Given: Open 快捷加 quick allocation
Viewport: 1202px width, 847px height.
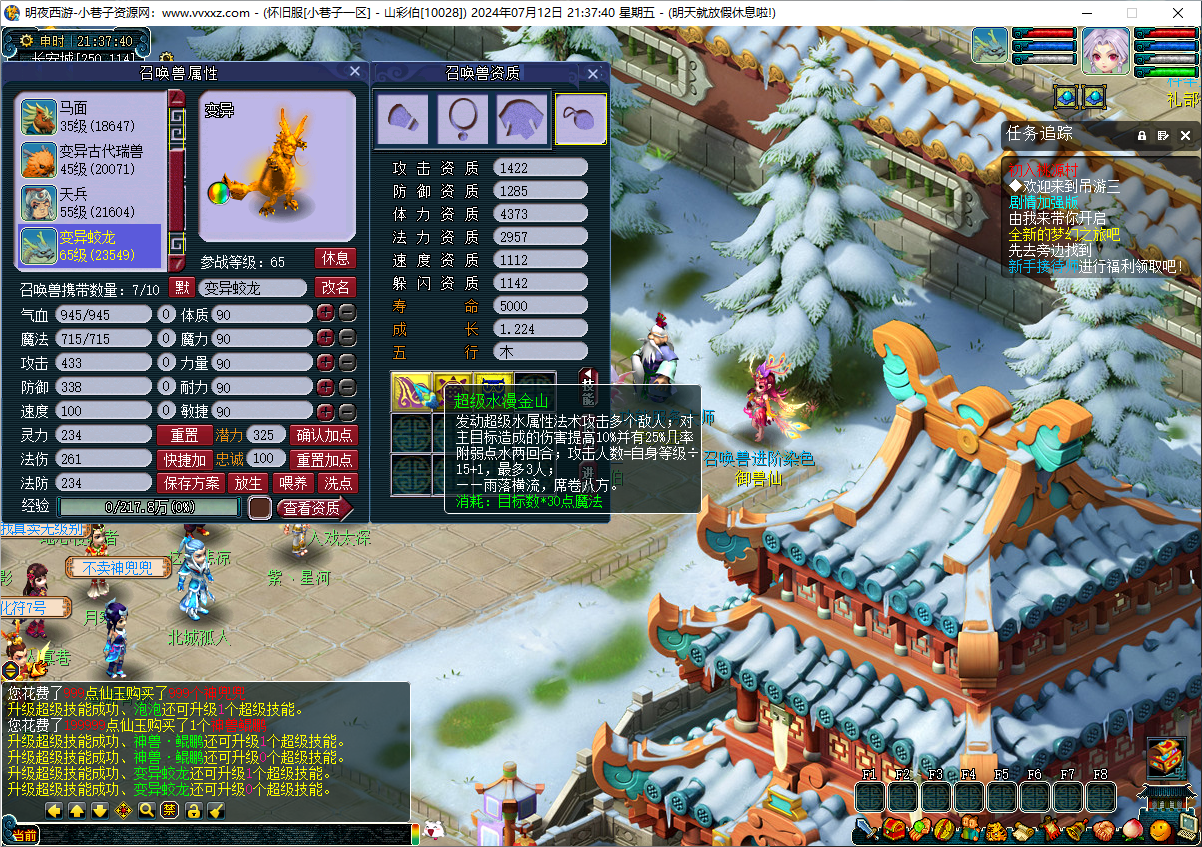Looking at the screenshot, I should tap(184, 460).
